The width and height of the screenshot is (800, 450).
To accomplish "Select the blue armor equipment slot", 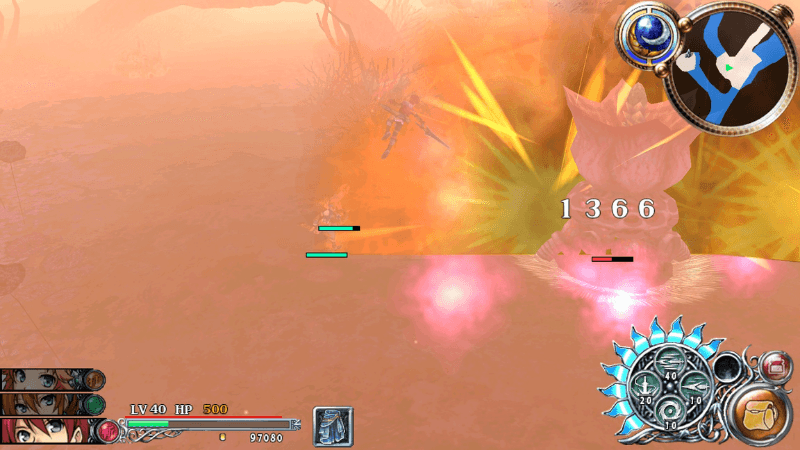I will (331, 424).
